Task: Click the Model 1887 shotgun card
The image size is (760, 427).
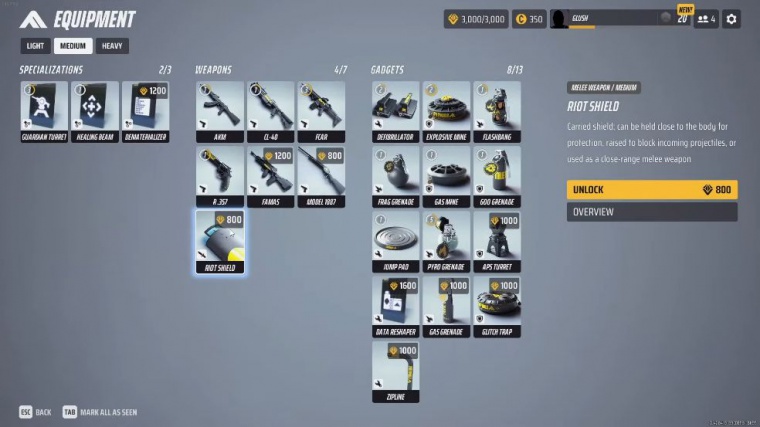Action: pyautogui.click(x=321, y=176)
